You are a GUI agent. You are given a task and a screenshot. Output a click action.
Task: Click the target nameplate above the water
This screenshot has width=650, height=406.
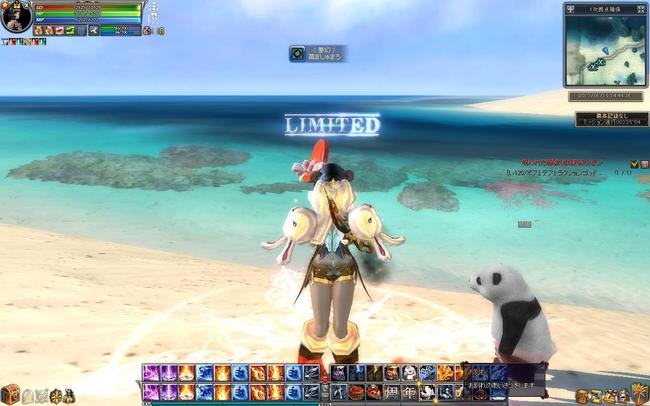(318, 53)
